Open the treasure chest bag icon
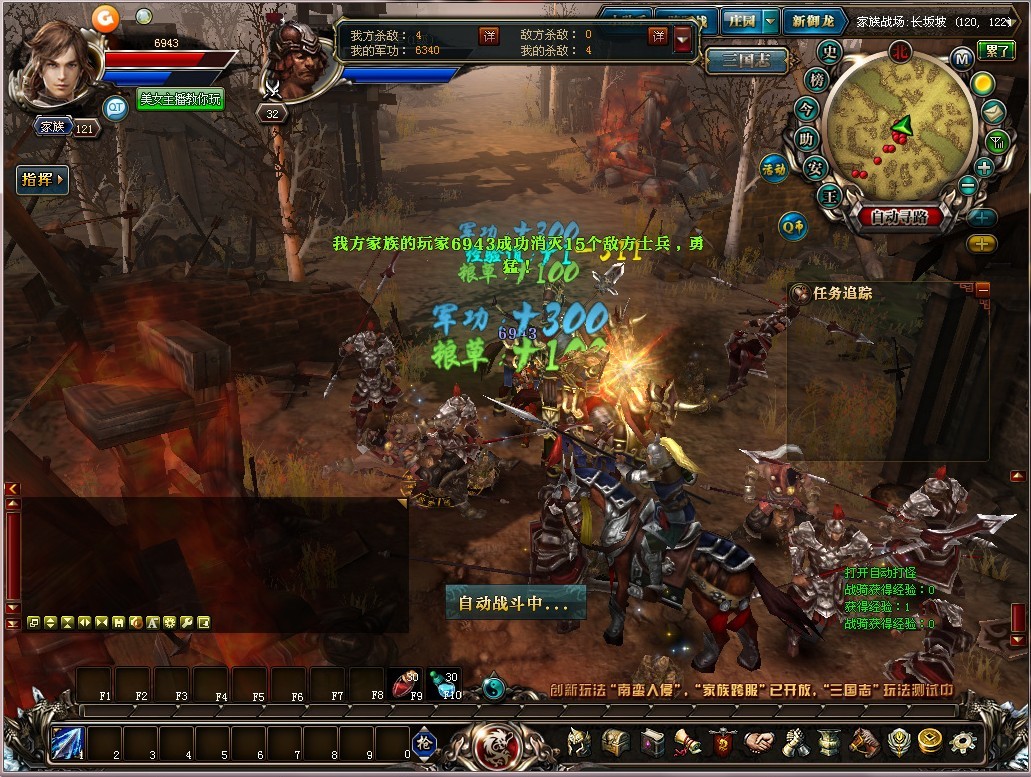1031x777 pixels. click(x=614, y=742)
